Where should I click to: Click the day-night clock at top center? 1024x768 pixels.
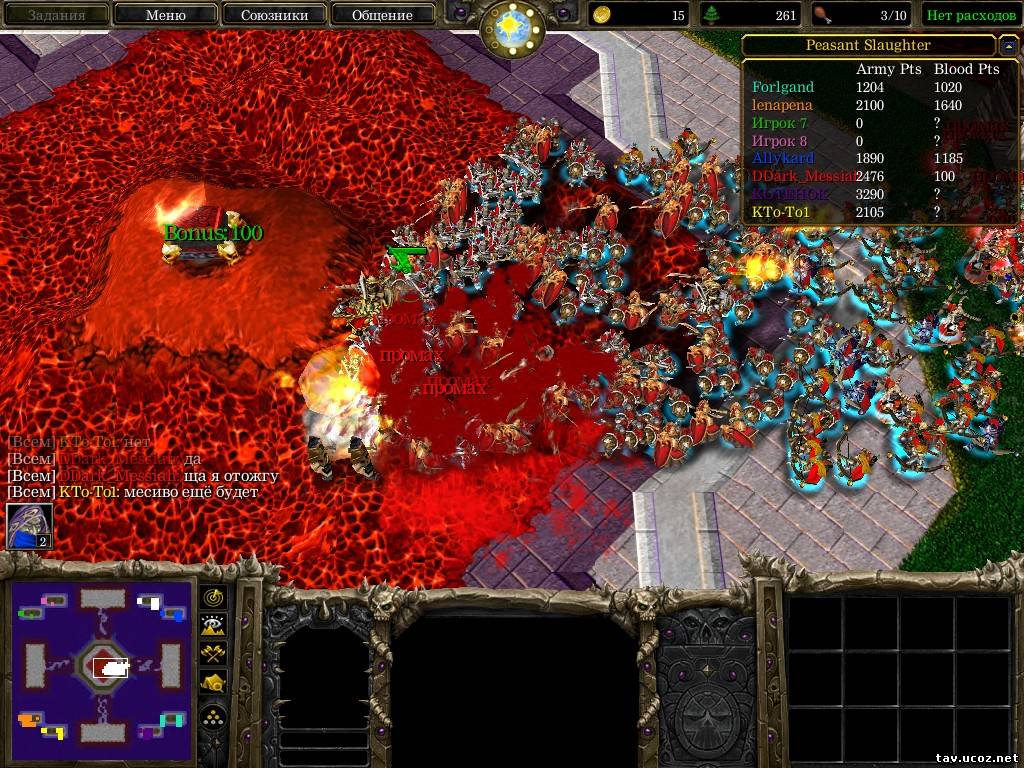pyautogui.click(x=511, y=26)
